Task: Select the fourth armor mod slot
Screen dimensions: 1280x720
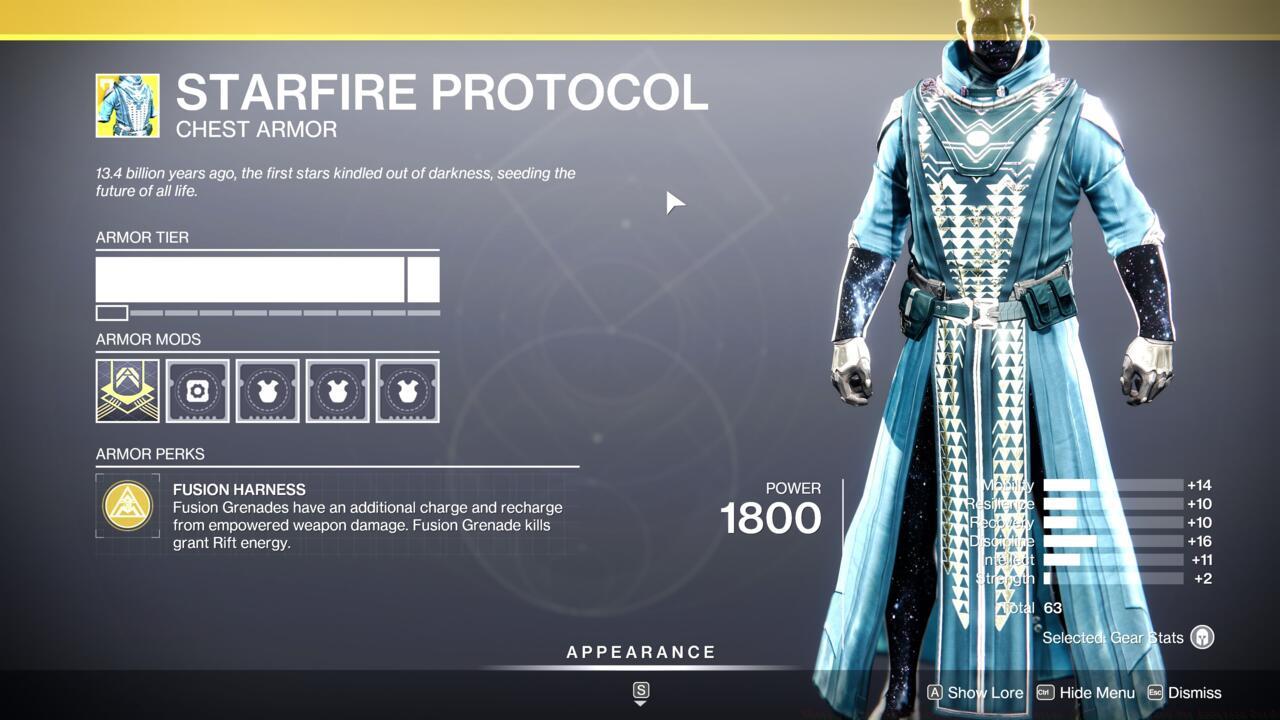Action: pyautogui.click(x=337, y=391)
